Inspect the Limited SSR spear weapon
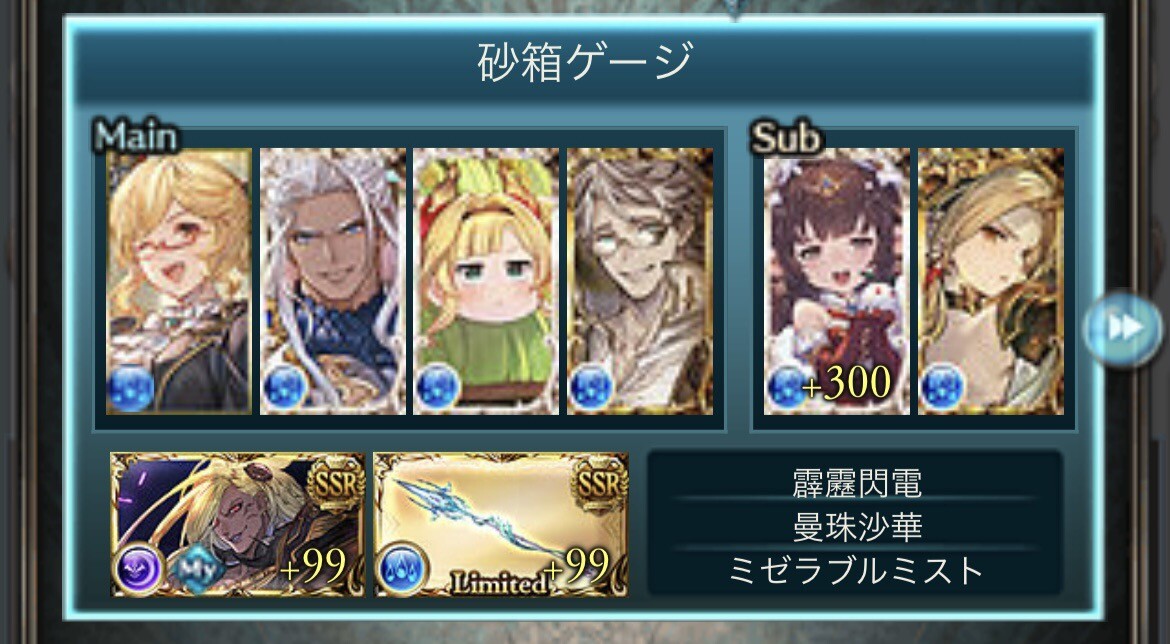 pyautogui.click(x=501, y=524)
